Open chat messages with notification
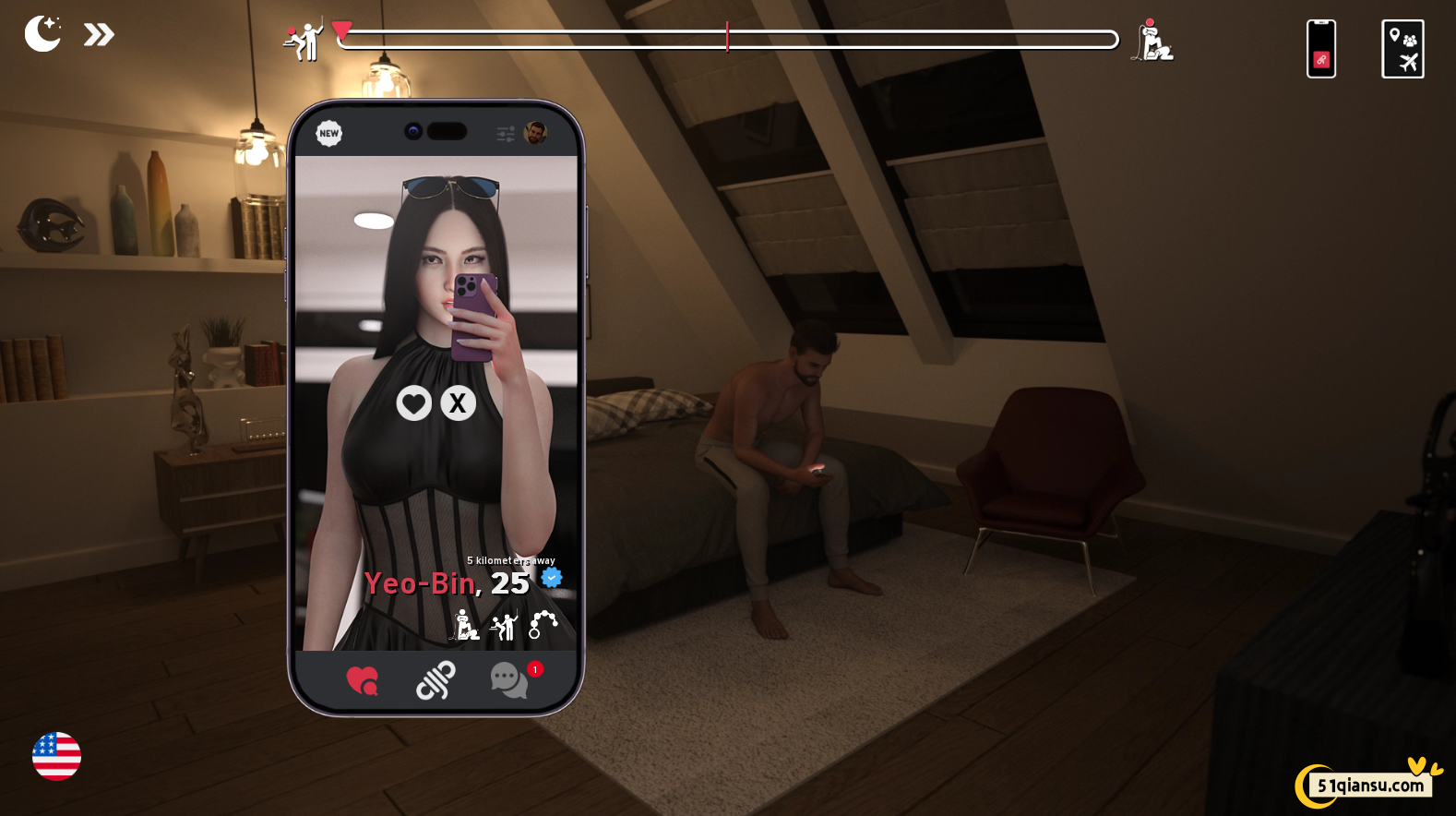The width and height of the screenshot is (1456, 816). click(x=508, y=681)
